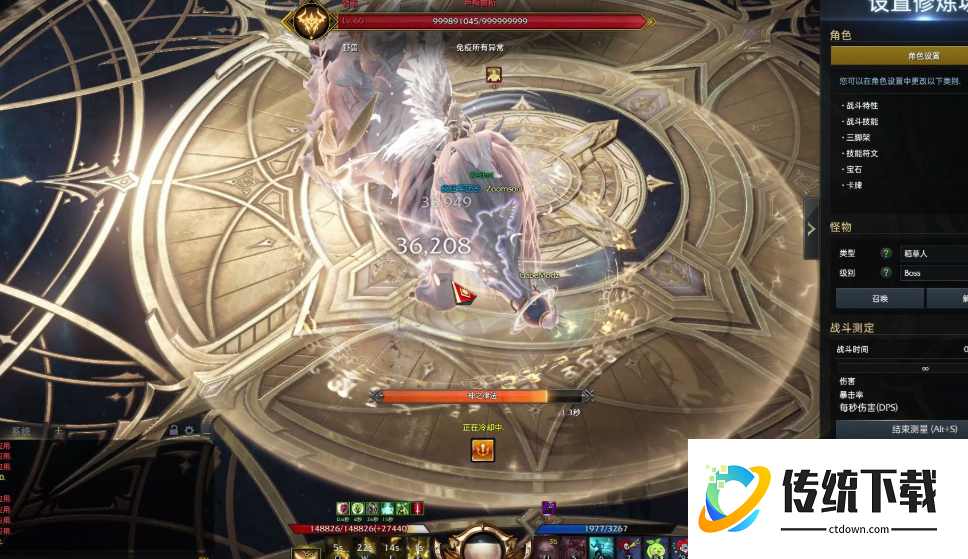The height and width of the screenshot is (559, 968).
Task: Click the orange trident cooldown skill icon
Action: (x=483, y=451)
